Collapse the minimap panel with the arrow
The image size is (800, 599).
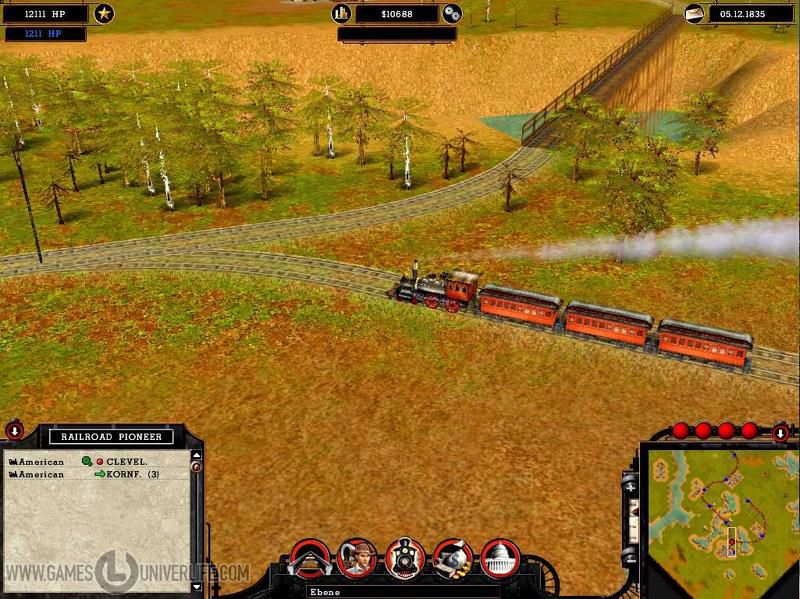781,433
